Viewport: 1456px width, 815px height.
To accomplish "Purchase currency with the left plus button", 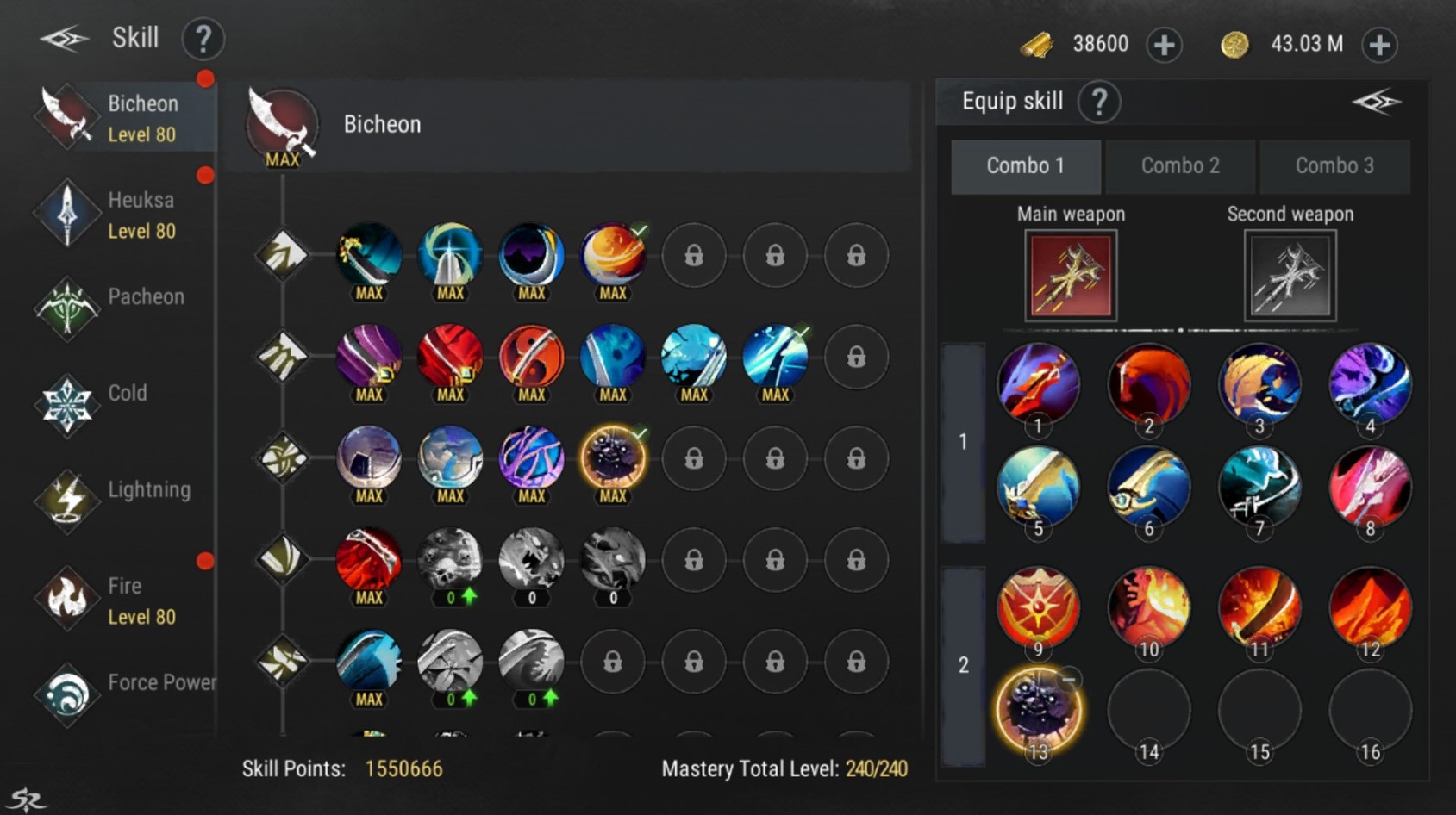I will click(x=1164, y=44).
